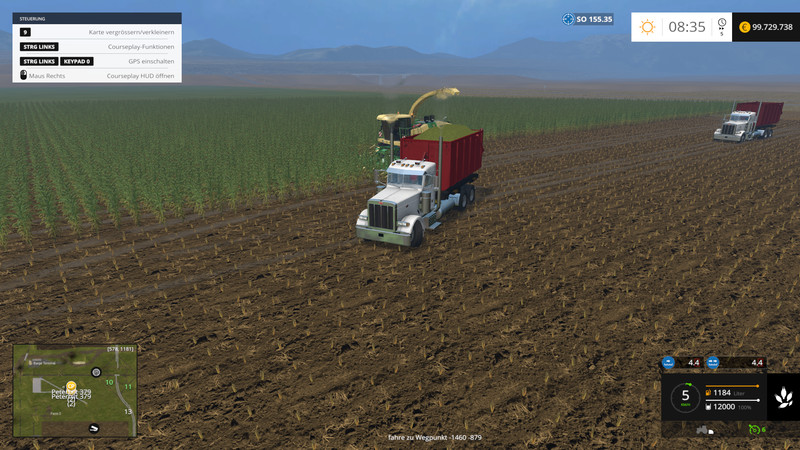
Task: Open the minimap in the corner
Action: coord(74,390)
